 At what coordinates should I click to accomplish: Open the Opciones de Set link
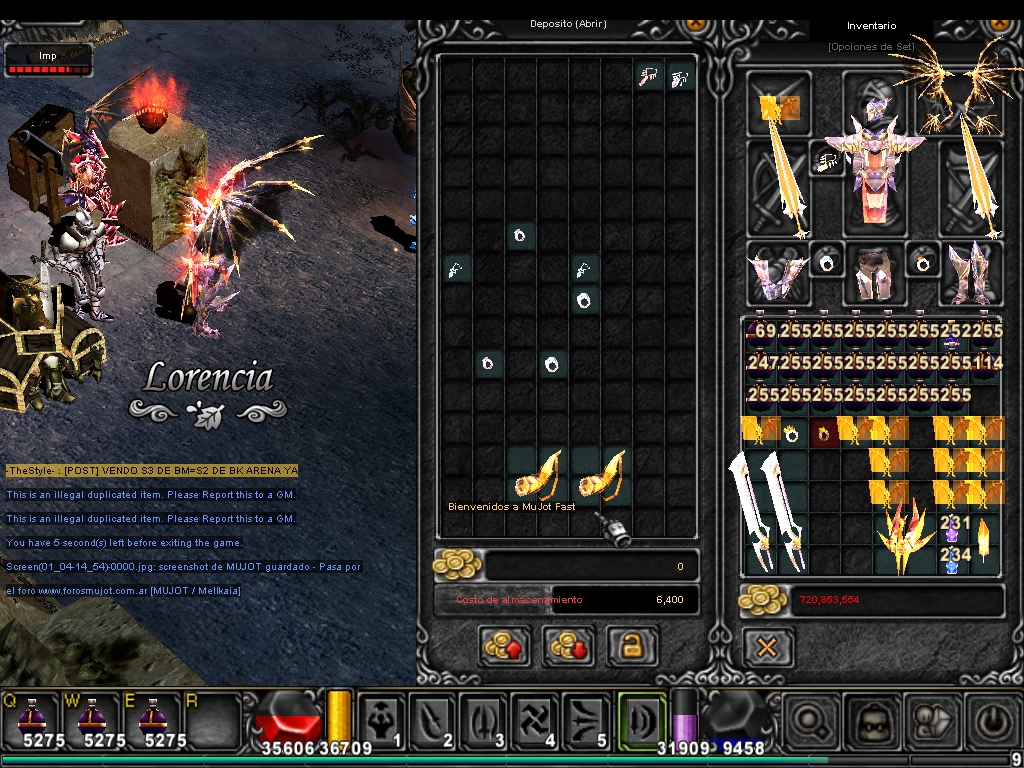point(870,47)
